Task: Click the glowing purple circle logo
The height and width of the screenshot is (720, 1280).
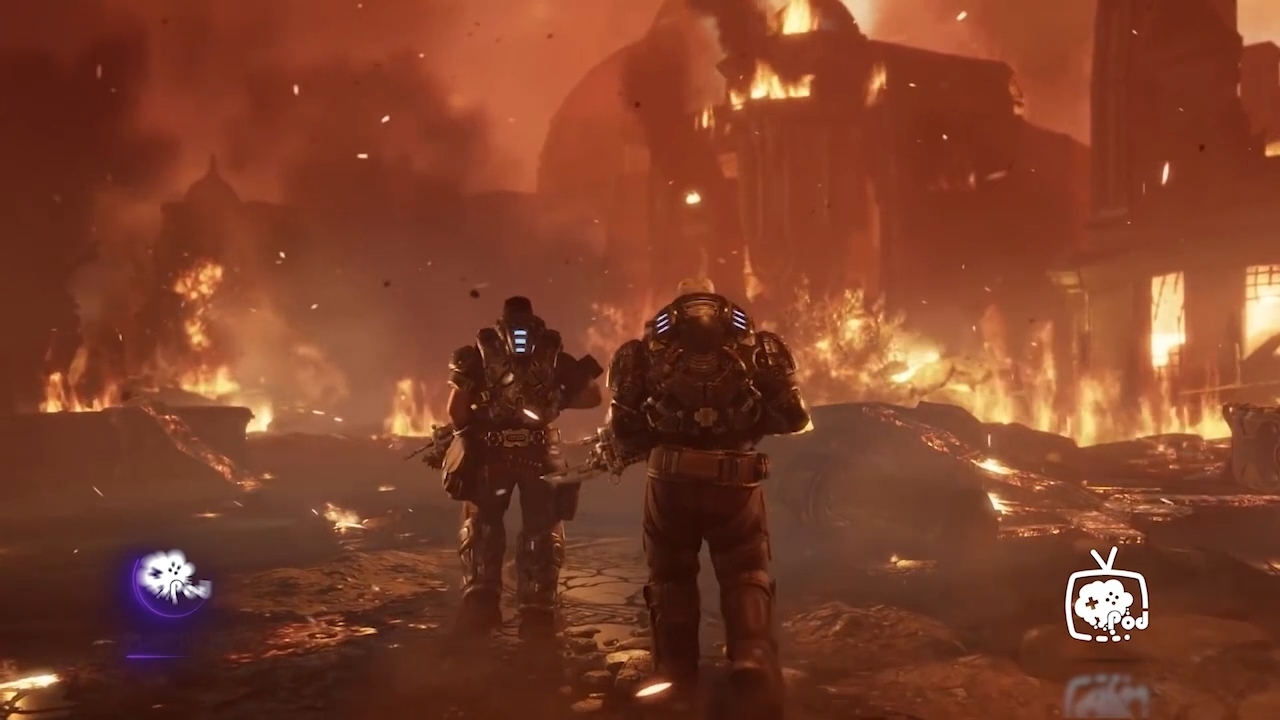Action: [x=171, y=581]
